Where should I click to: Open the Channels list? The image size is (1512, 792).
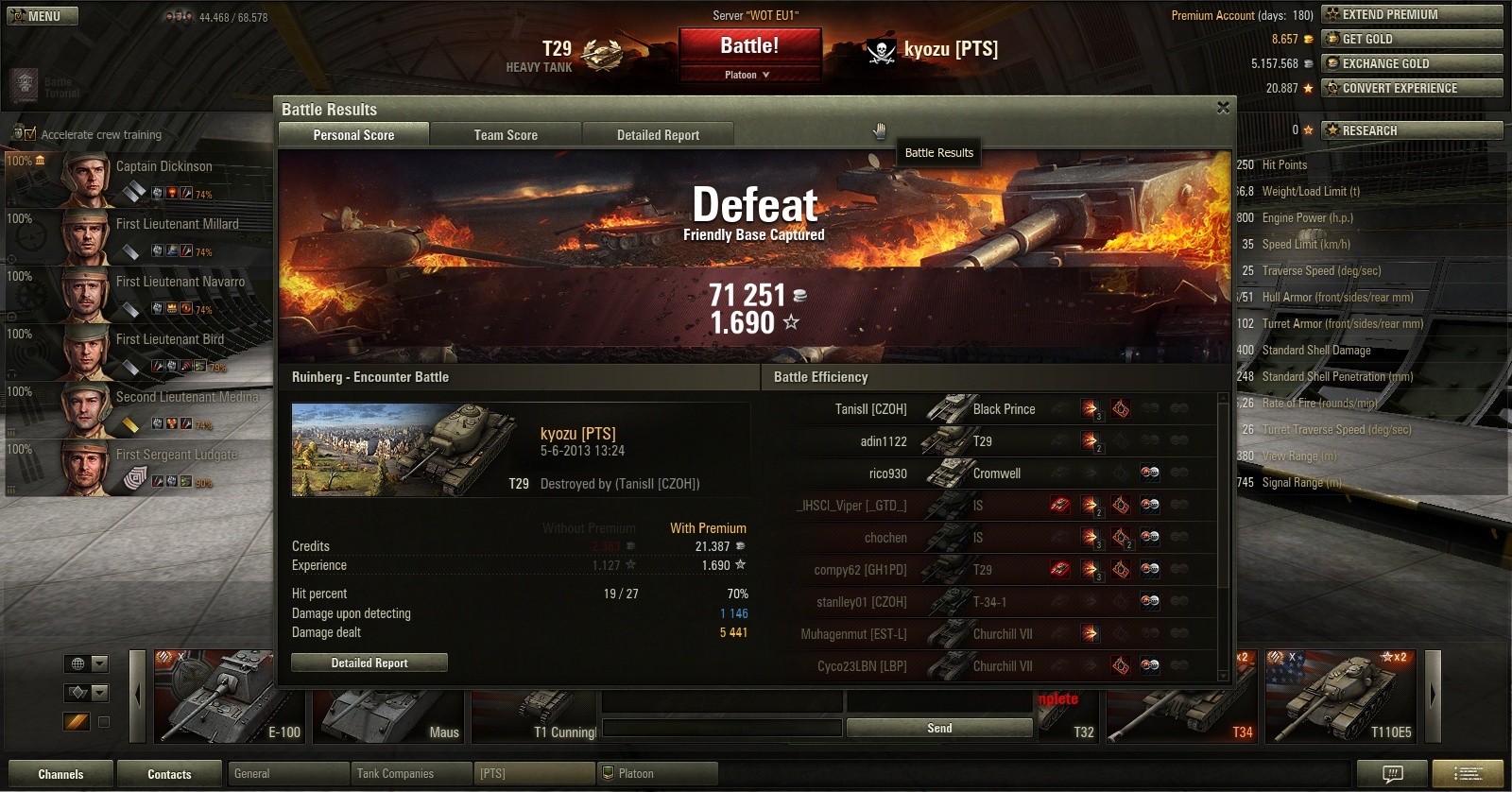60,774
